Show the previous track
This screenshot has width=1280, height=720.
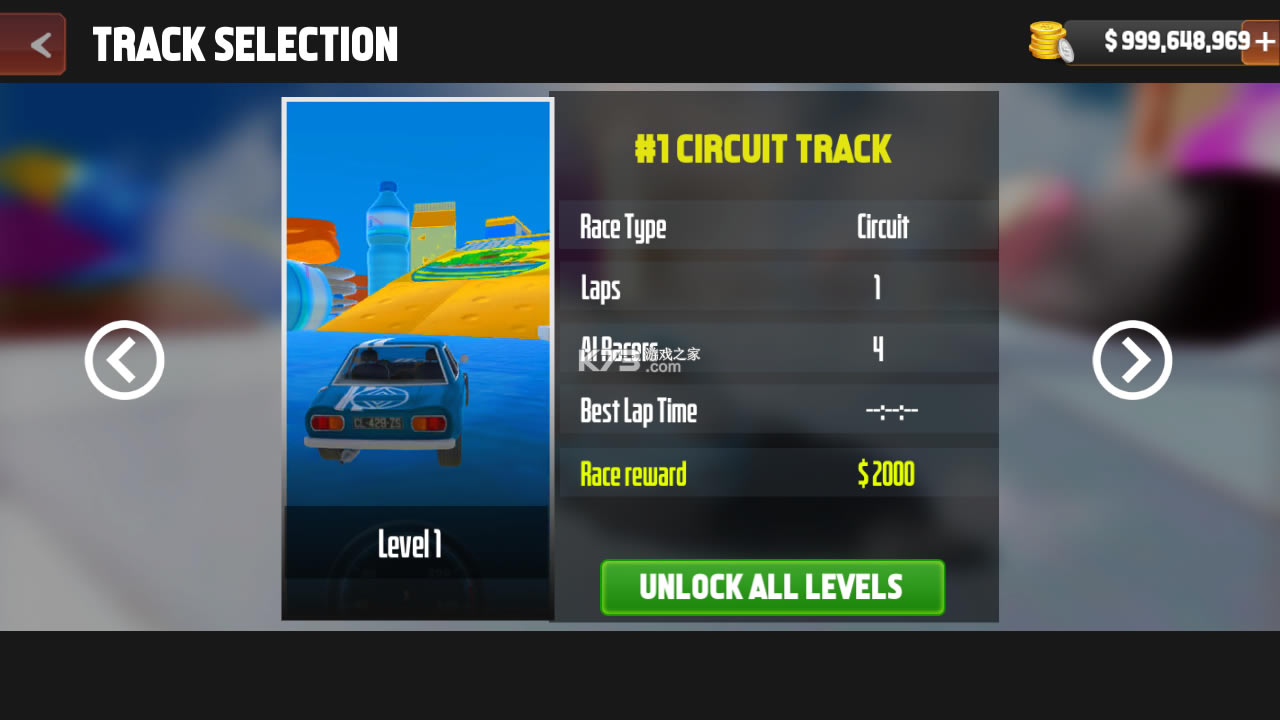pyautogui.click(x=124, y=360)
